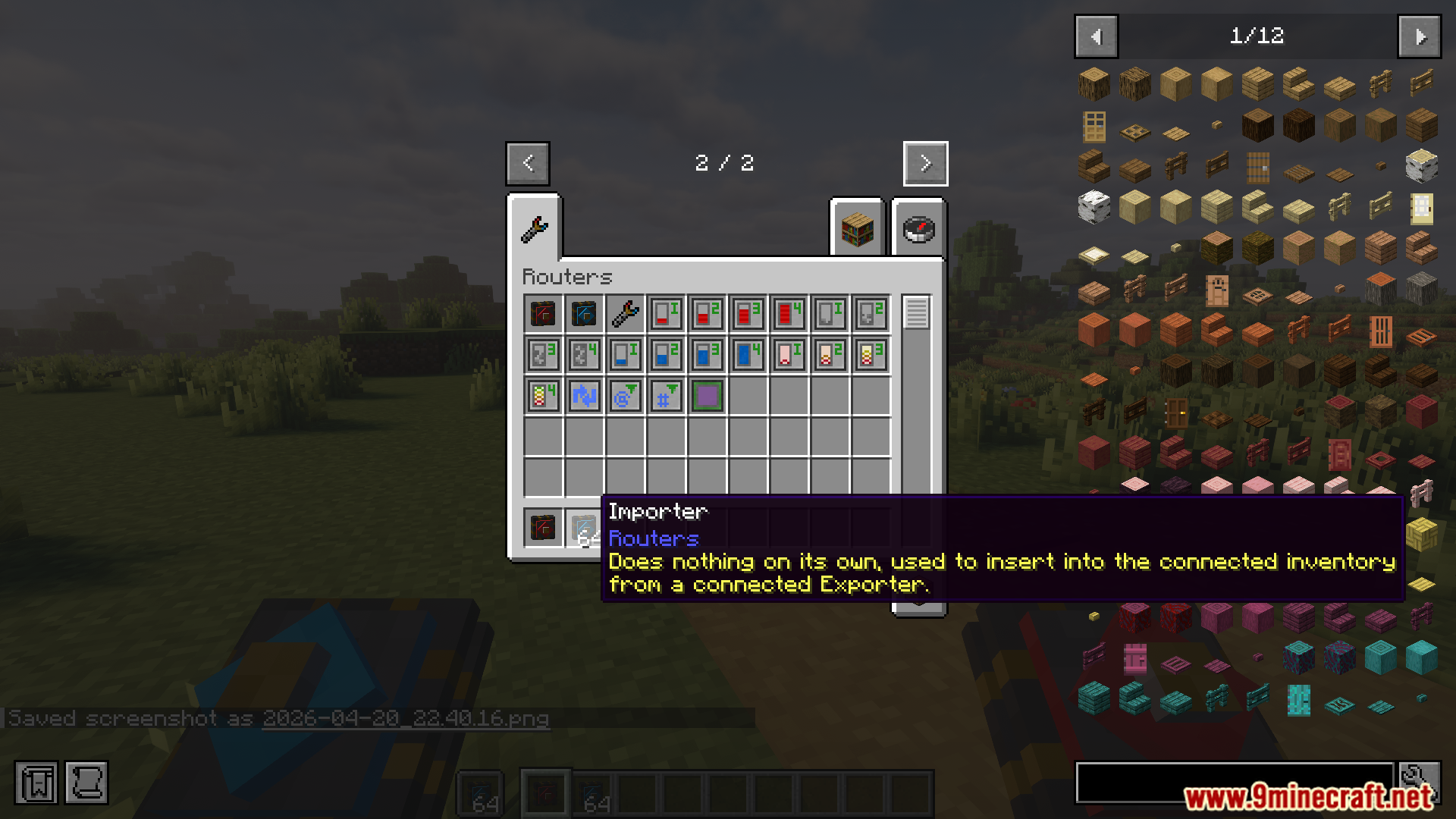Advance JEI to page 2 of 12
1456x819 pixels.
tap(1419, 36)
